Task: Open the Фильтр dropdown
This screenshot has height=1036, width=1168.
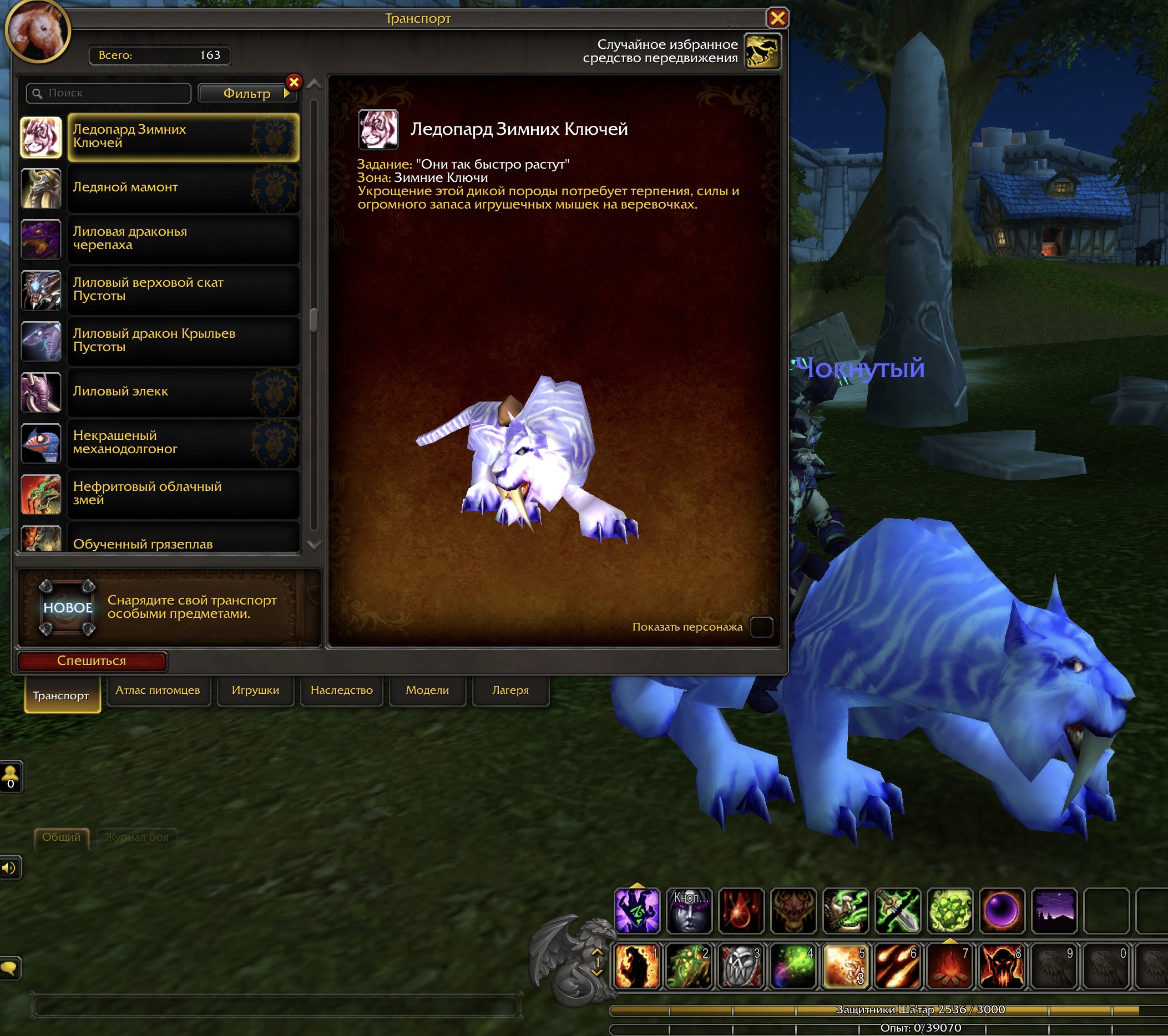Action: click(x=247, y=93)
